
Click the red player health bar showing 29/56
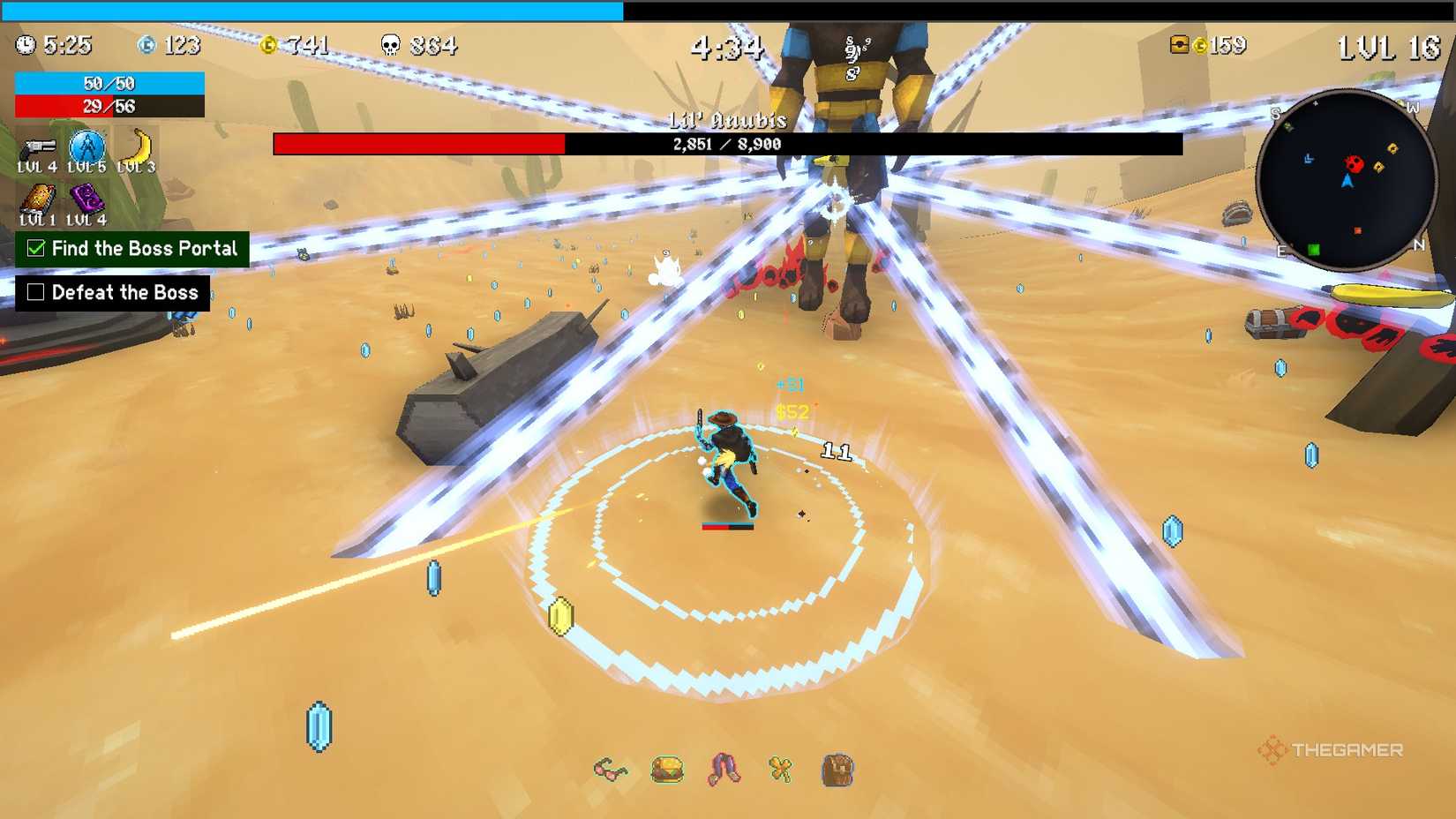[x=109, y=107]
